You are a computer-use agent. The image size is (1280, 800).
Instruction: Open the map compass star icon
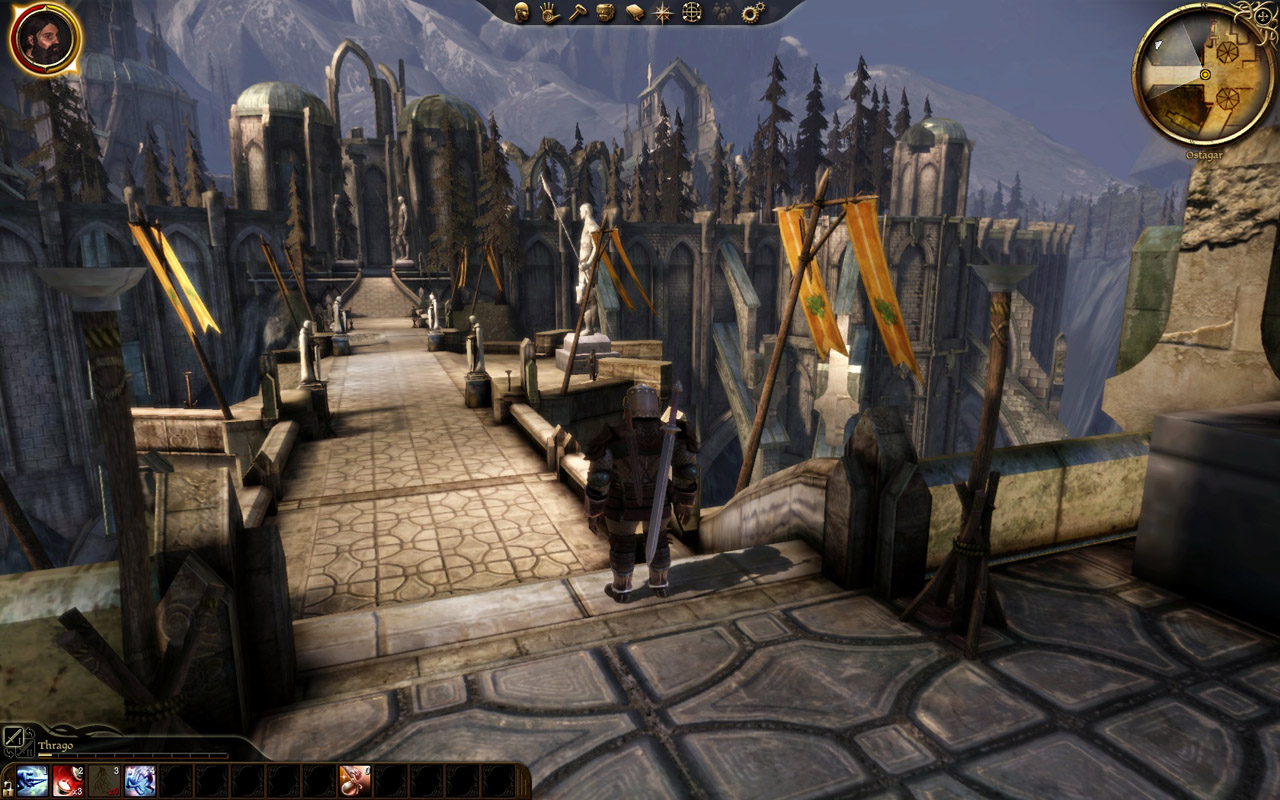(x=662, y=12)
